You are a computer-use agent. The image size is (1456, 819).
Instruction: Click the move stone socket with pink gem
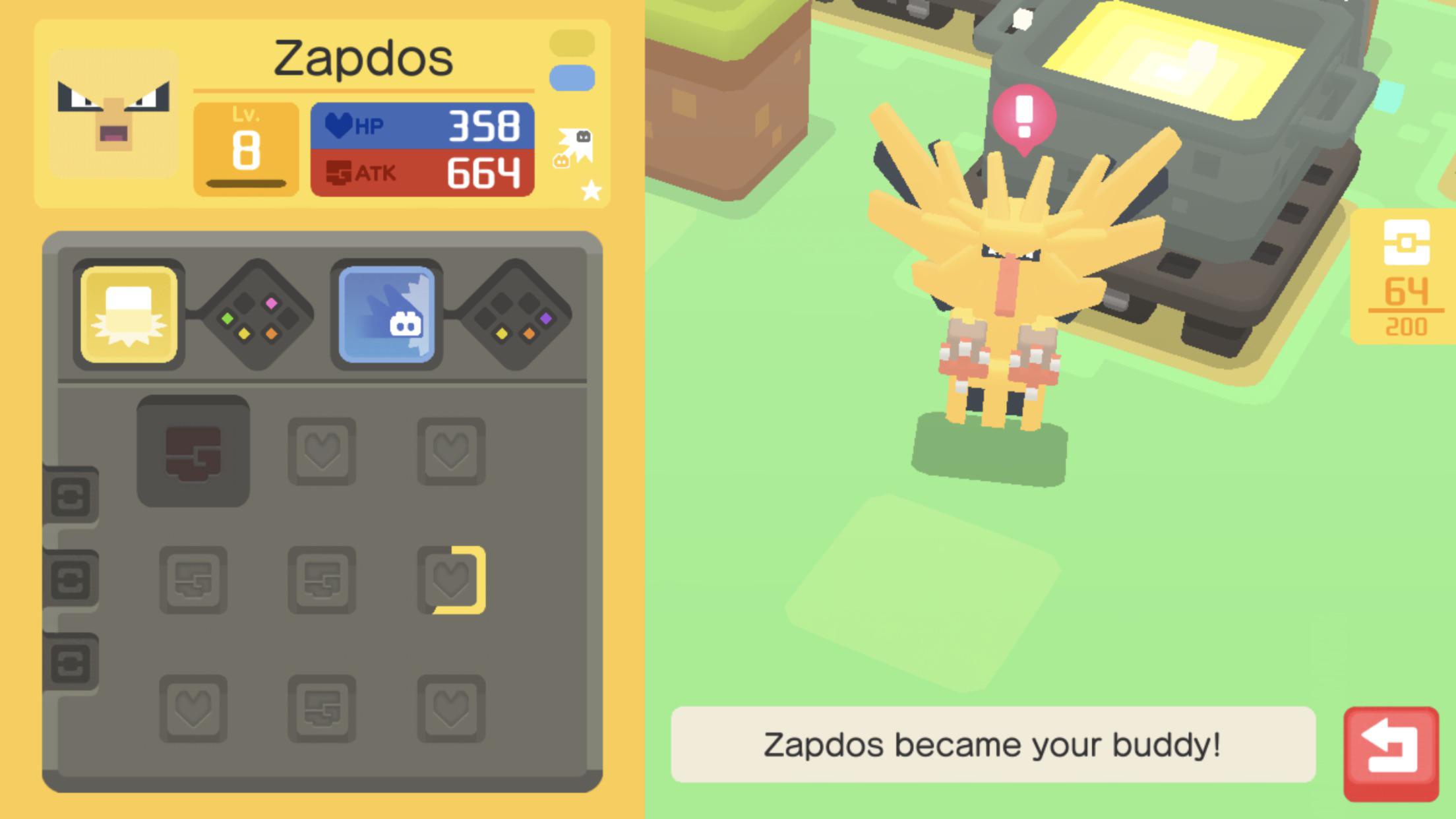point(258,315)
